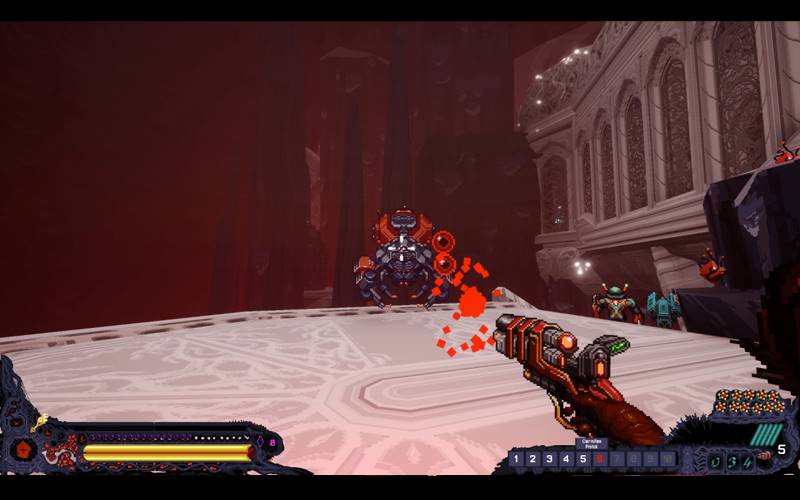Screen dimensions: 800x500
Task: Equip the weapon in slot 5
Action: [x=583, y=459]
